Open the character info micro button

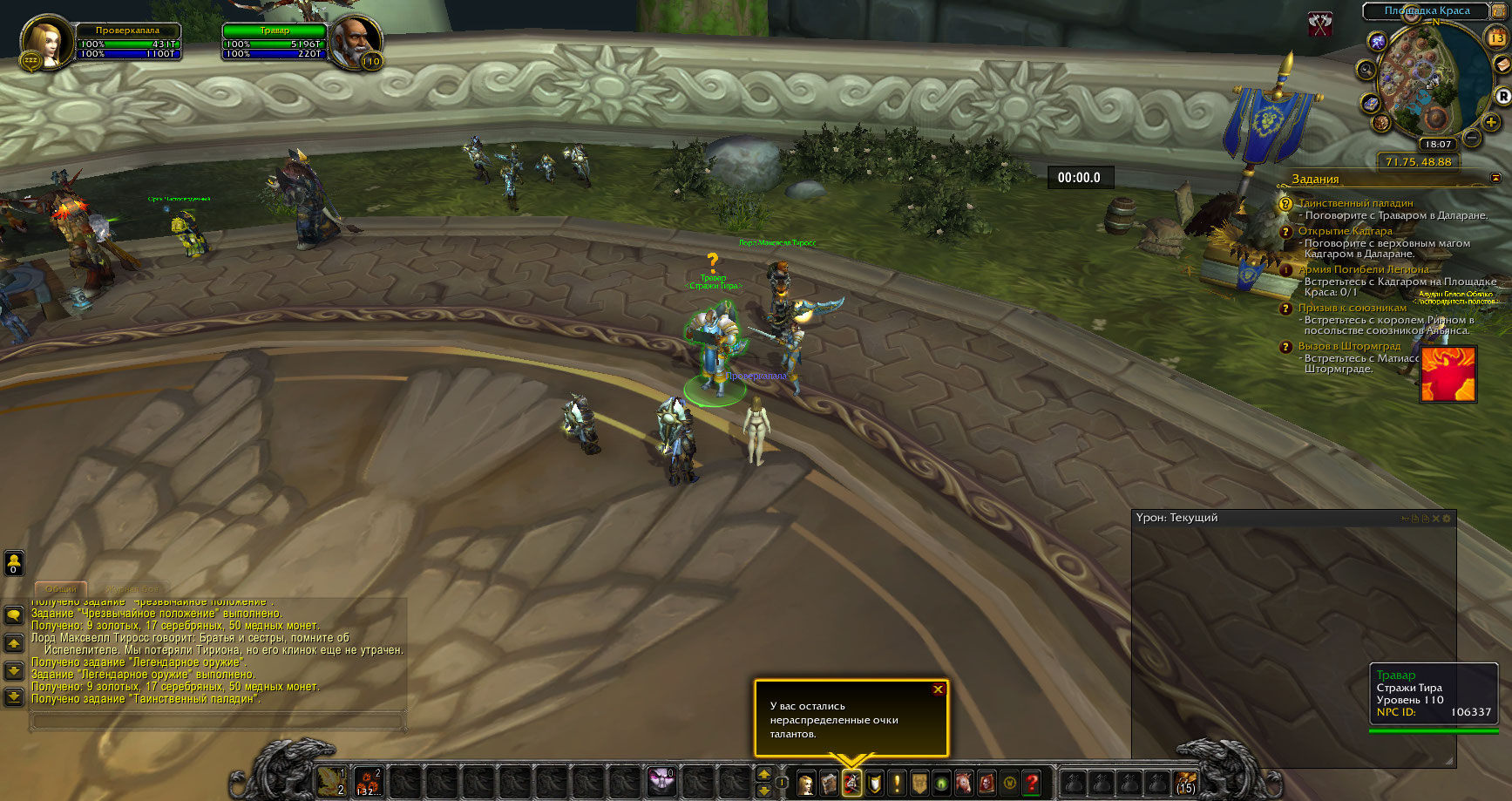pyautogui.click(x=806, y=784)
